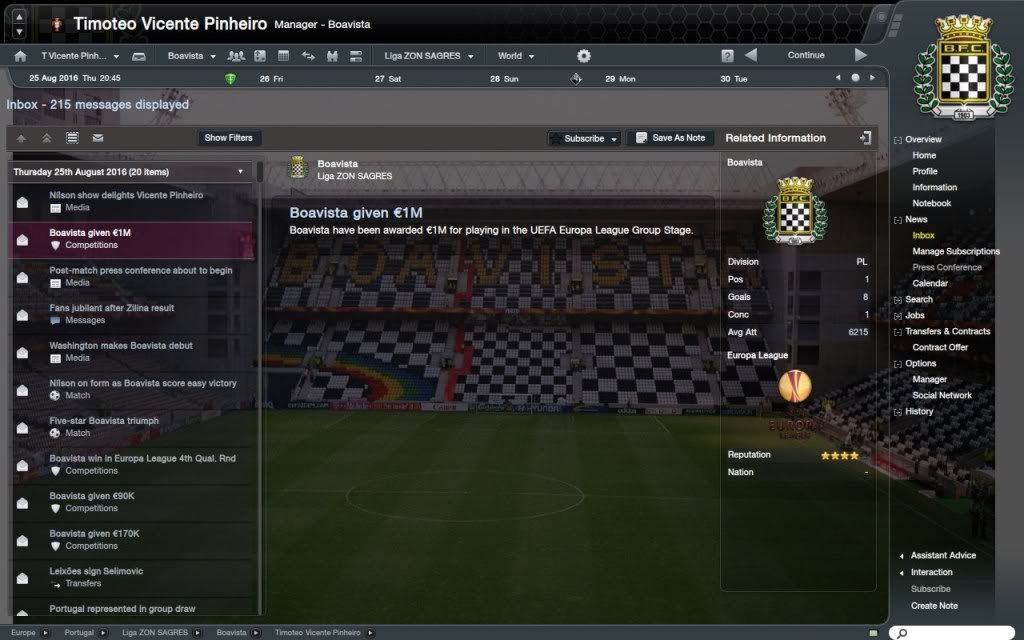Open the Social Network page
This screenshot has width=1024, height=640.
[942, 395]
